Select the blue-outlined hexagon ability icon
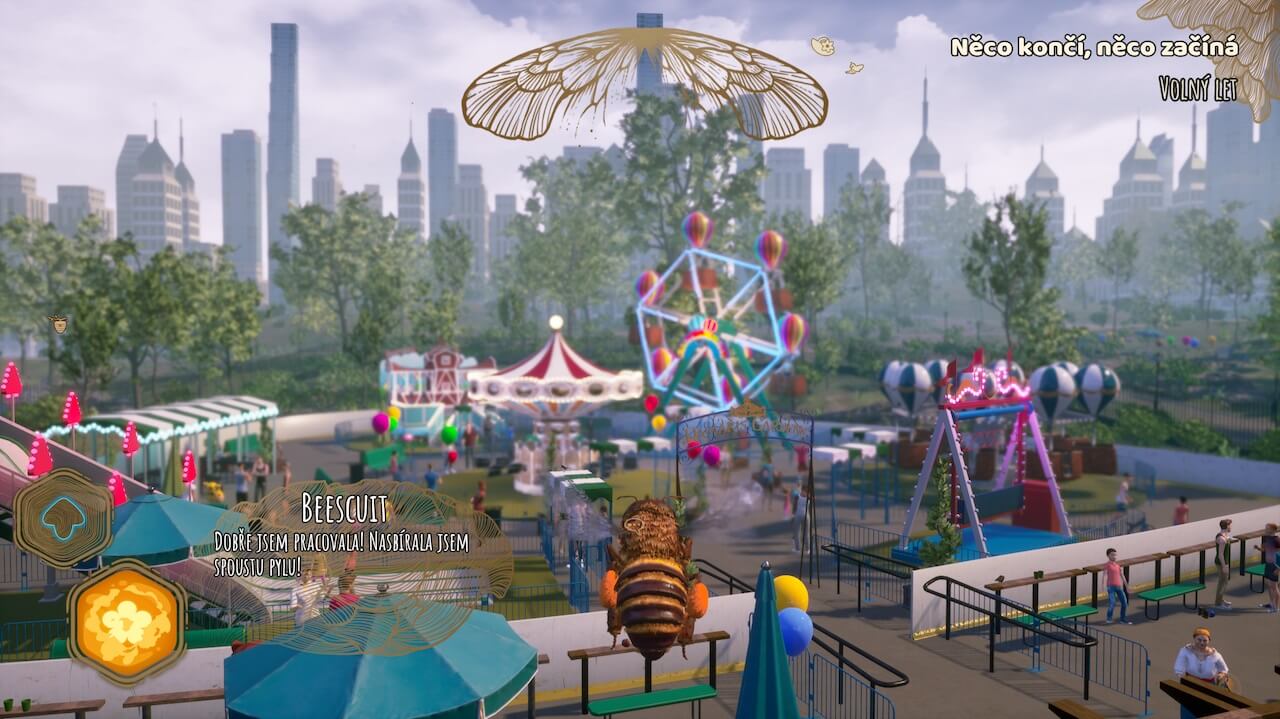1280x719 pixels. point(62,517)
